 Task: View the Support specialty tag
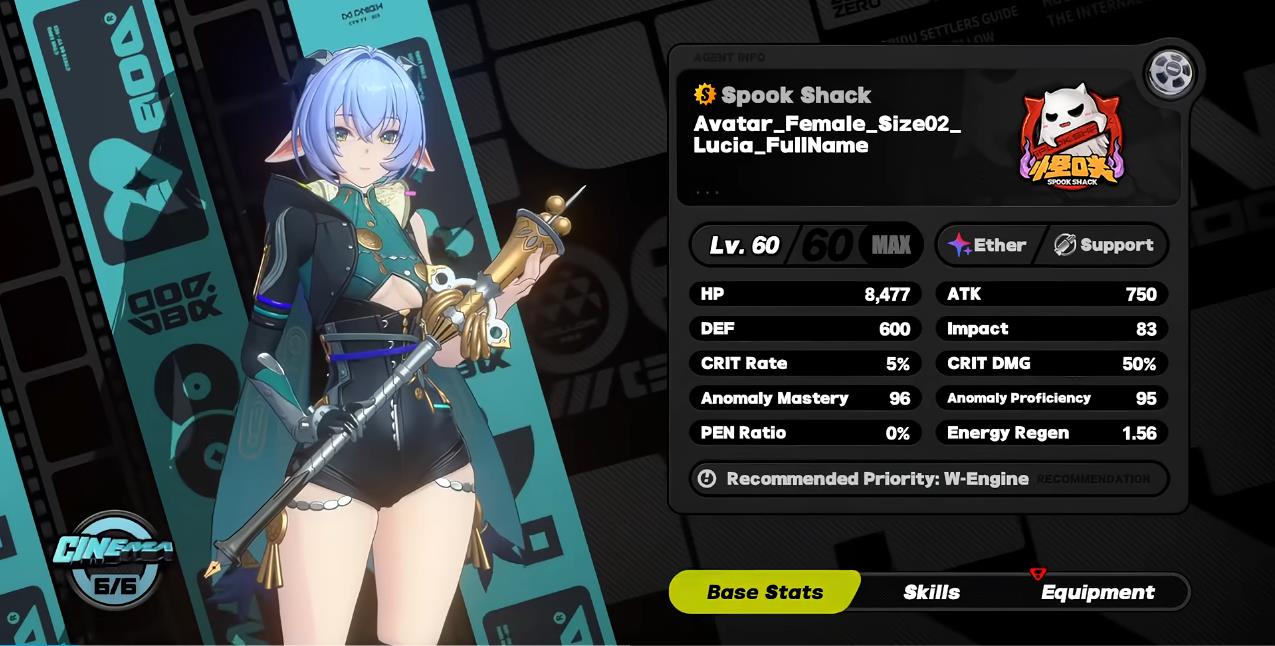tap(1104, 245)
